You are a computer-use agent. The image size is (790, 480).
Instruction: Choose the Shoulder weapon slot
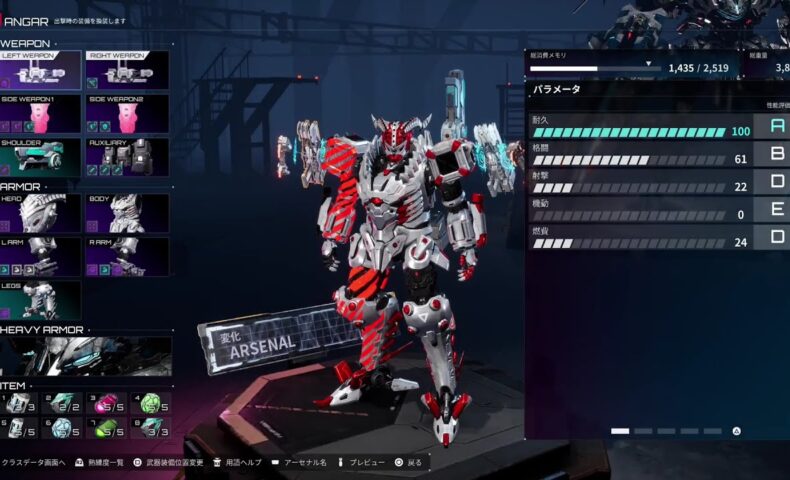41,157
